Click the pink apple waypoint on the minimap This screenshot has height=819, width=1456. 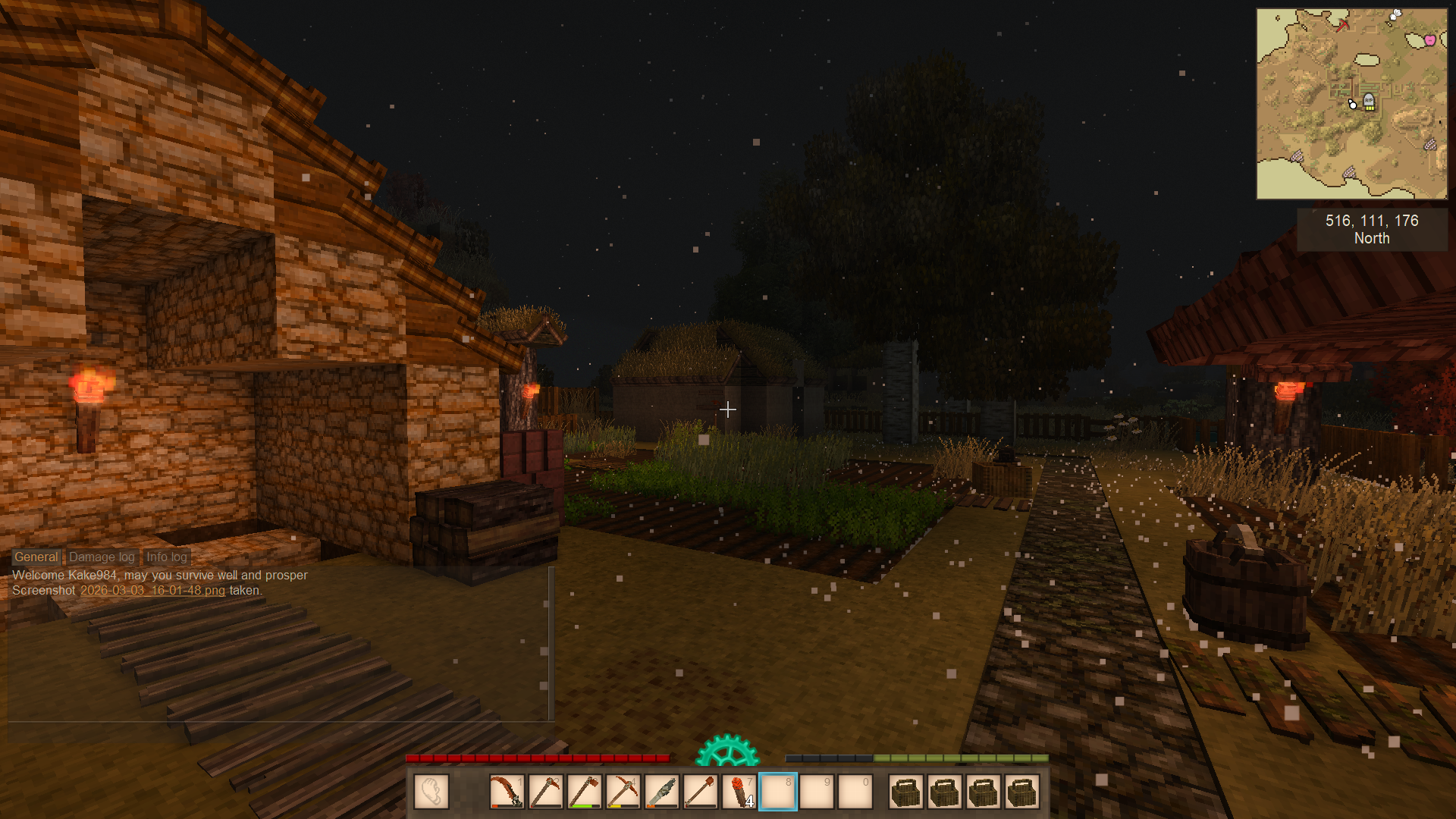tap(1429, 40)
